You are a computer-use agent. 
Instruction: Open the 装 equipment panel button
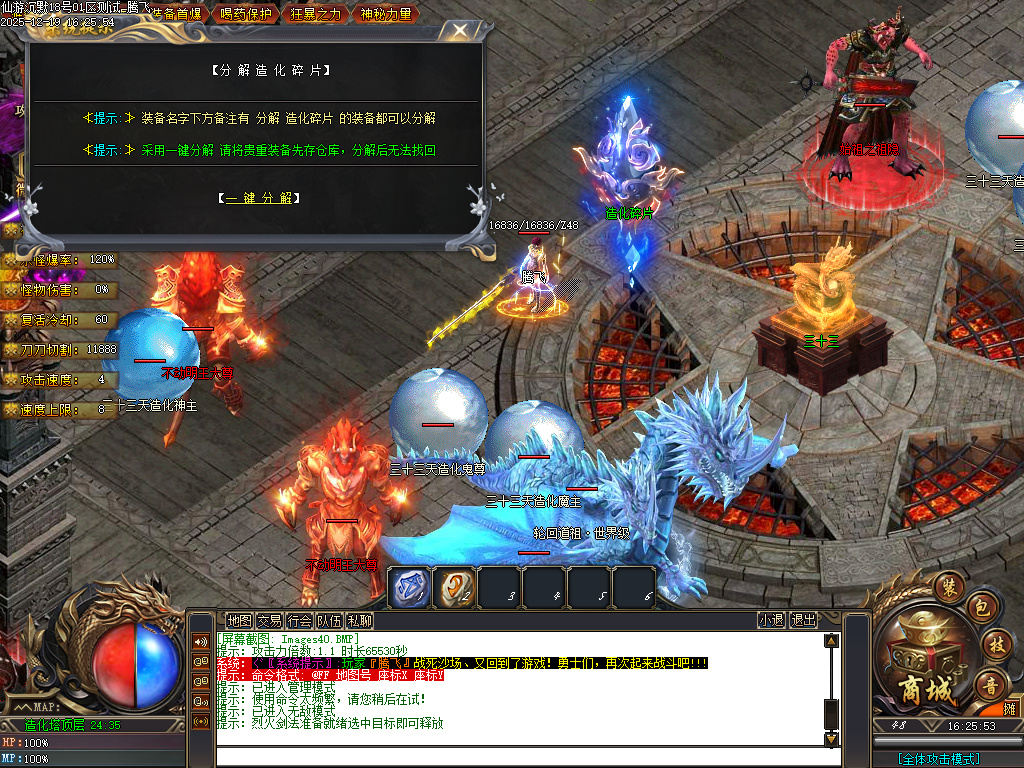(948, 584)
